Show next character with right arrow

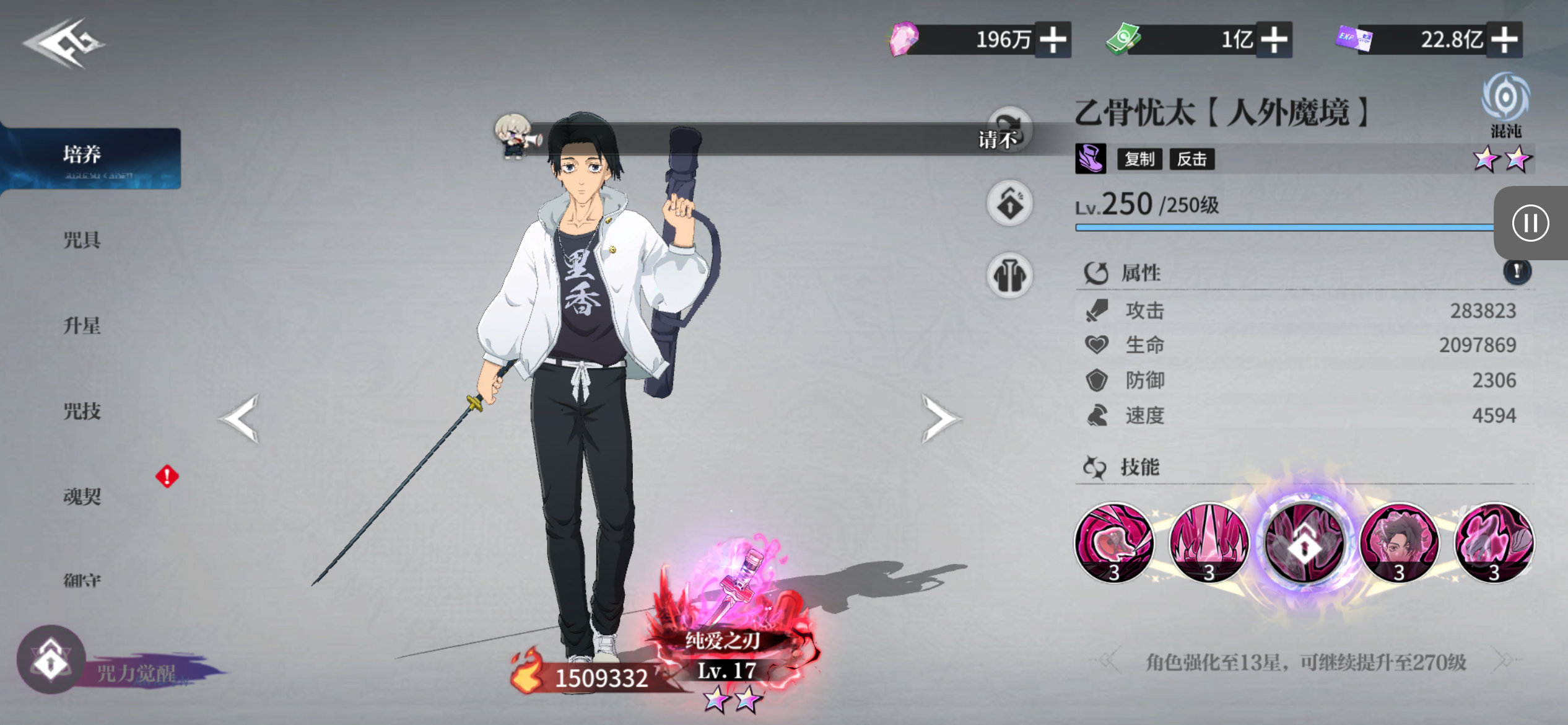(x=939, y=419)
